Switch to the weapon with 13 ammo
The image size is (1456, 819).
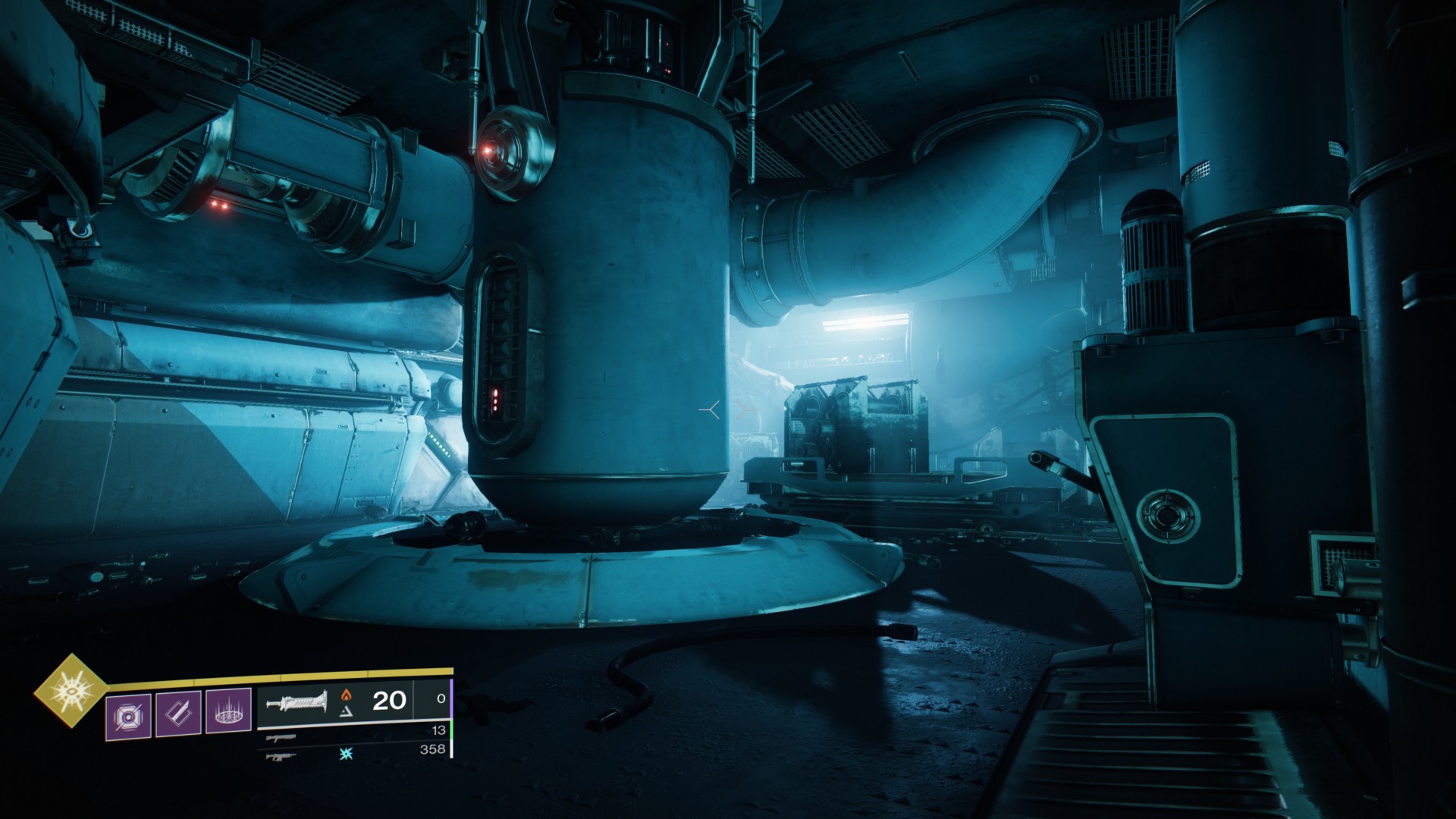point(281,737)
